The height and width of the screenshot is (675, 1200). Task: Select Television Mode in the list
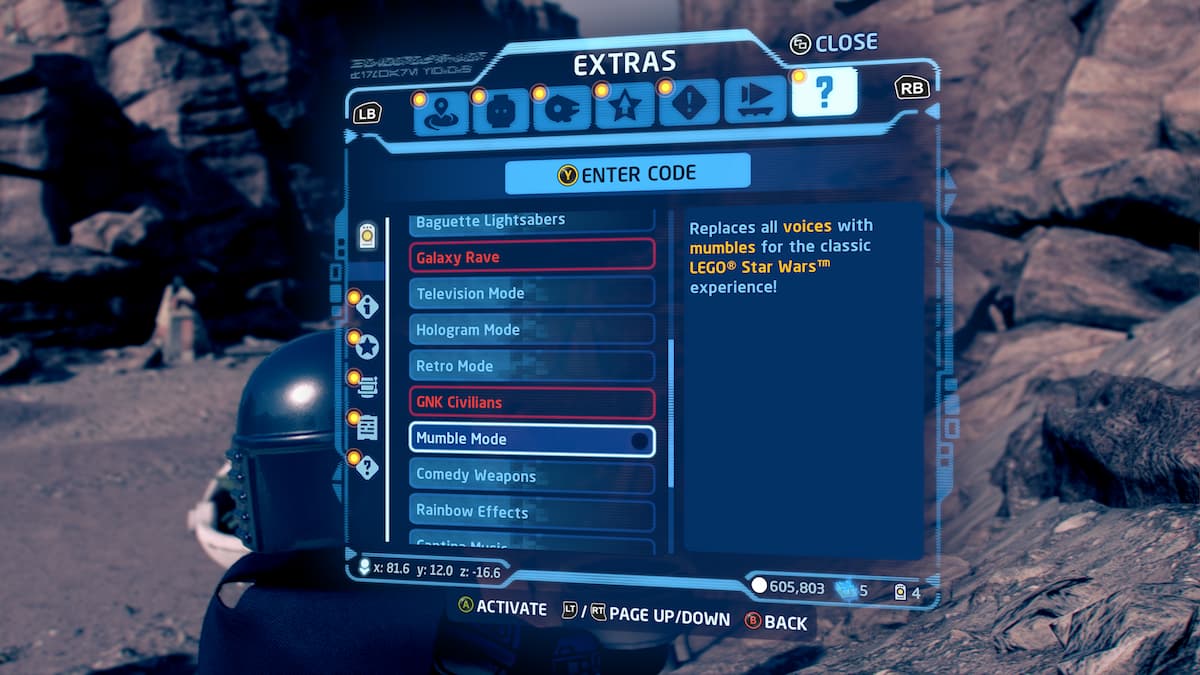coord(531,293)
